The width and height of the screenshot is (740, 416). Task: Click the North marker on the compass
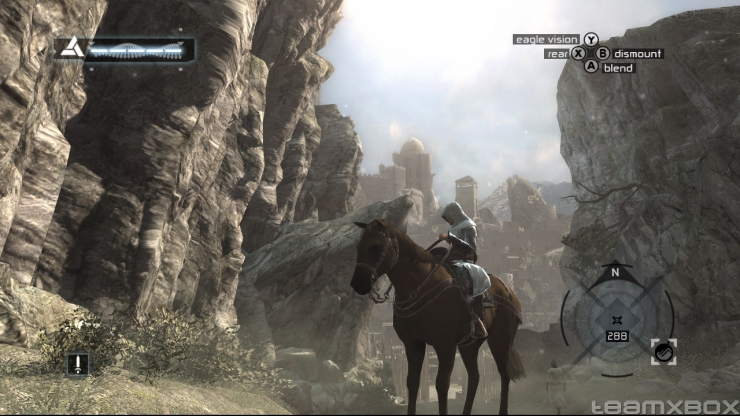(616, 271)
